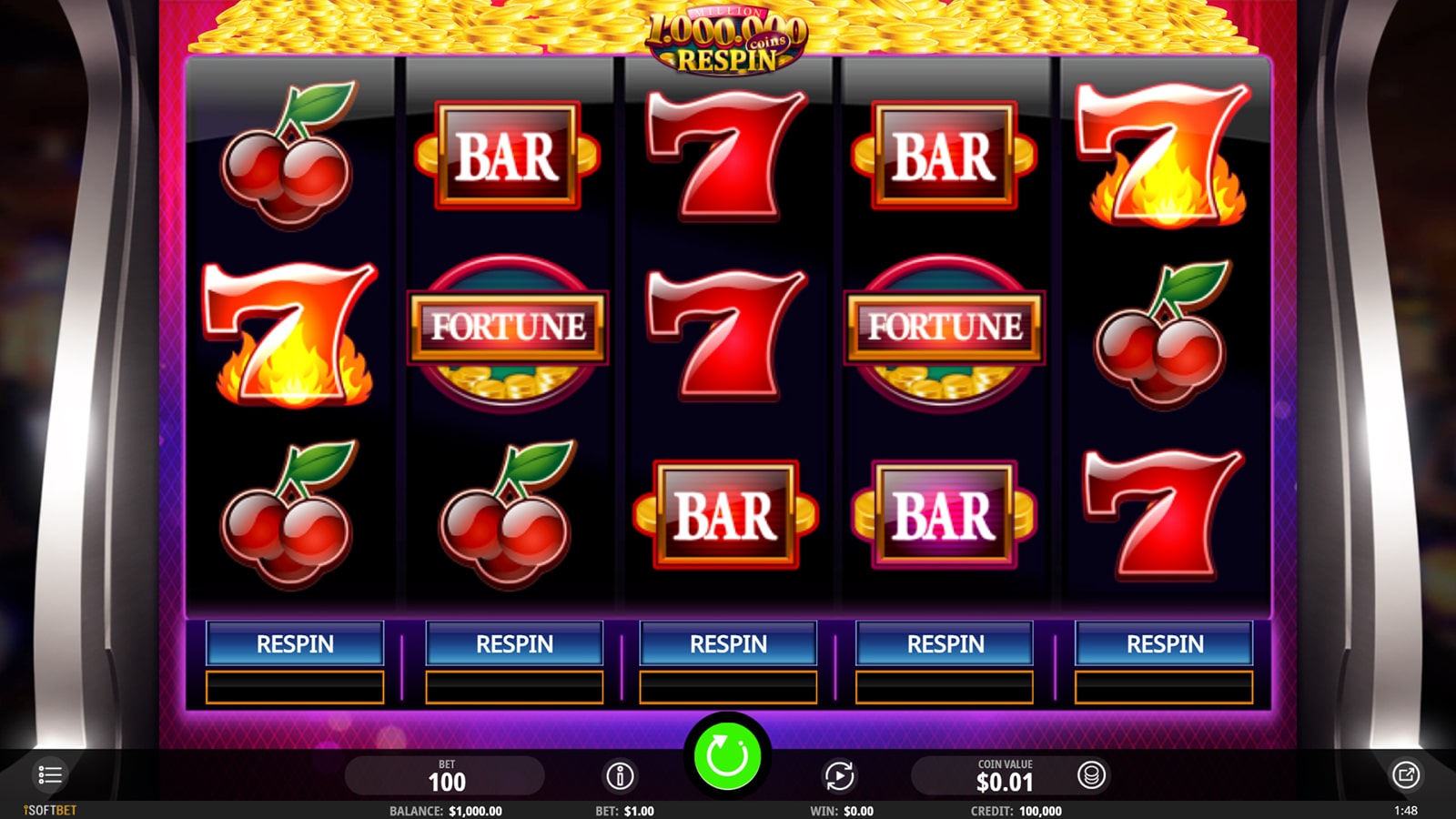Open the BET 100 selector
This screenshot has height=819, width=1456.
(446, 776)
